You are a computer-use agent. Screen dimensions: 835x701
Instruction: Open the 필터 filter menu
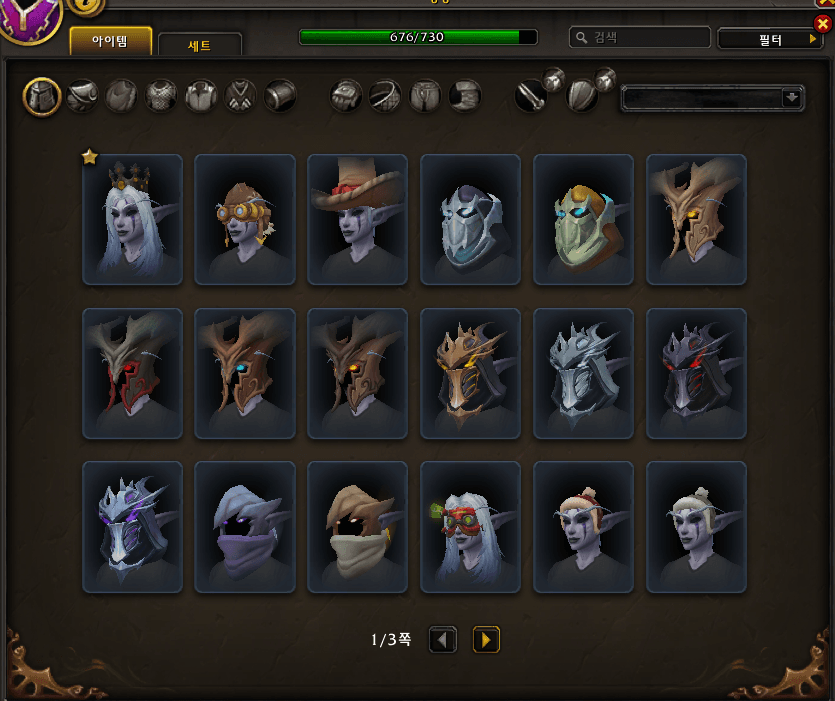click(769, 38)
